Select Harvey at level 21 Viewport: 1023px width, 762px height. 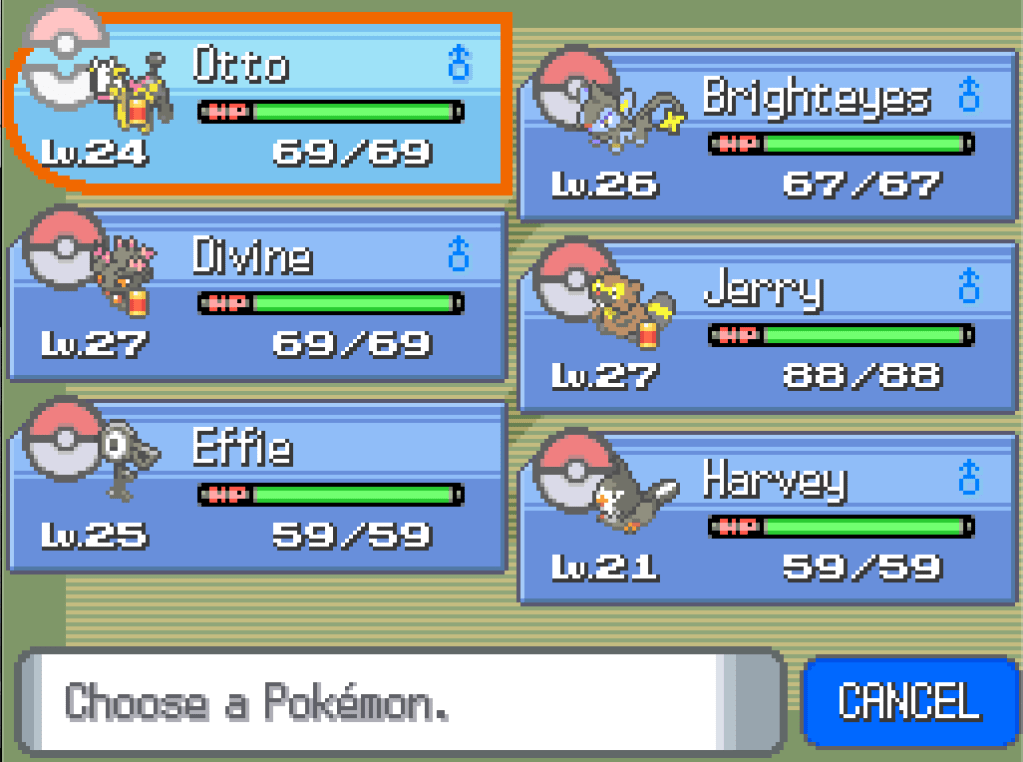point(767,520)
